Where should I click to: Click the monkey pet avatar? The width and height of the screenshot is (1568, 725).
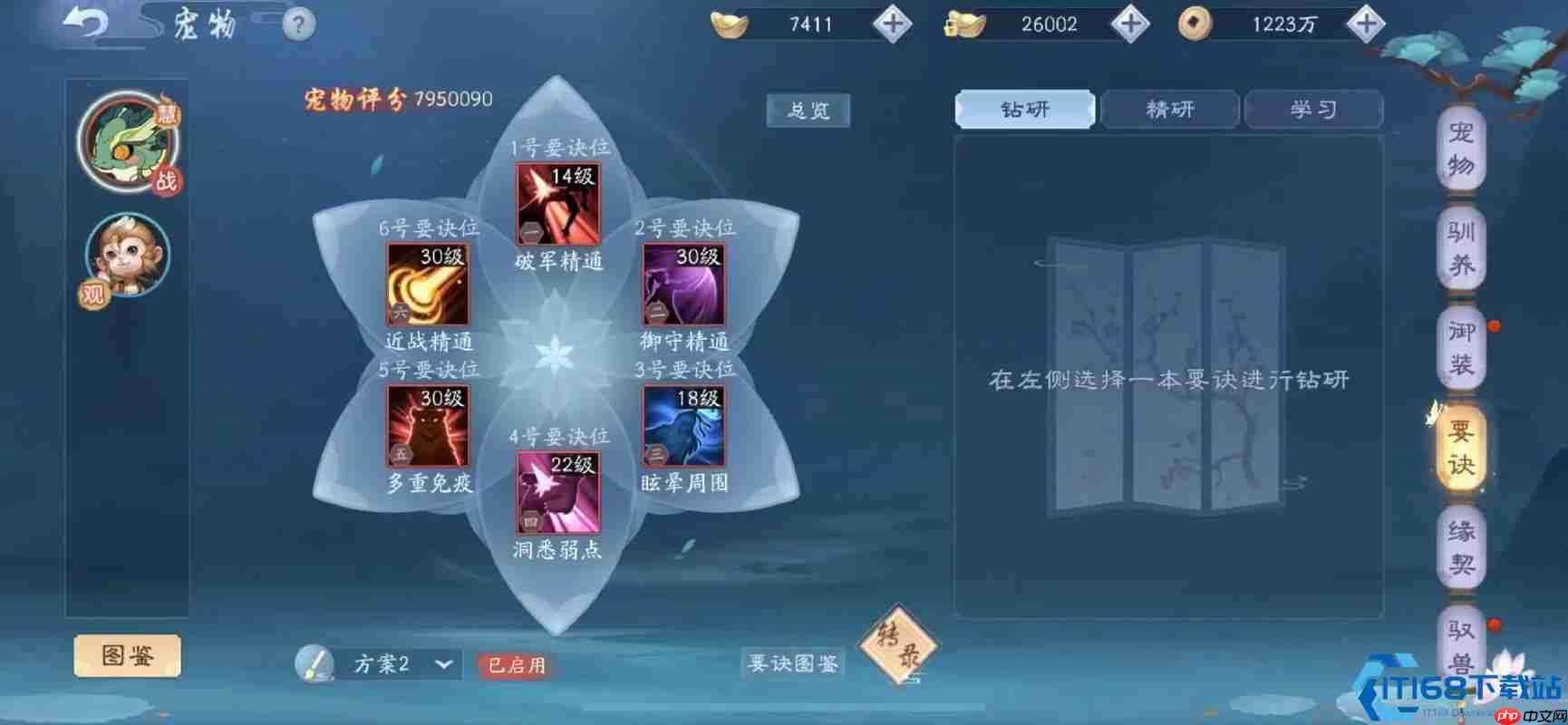click(x=127, y=258)
